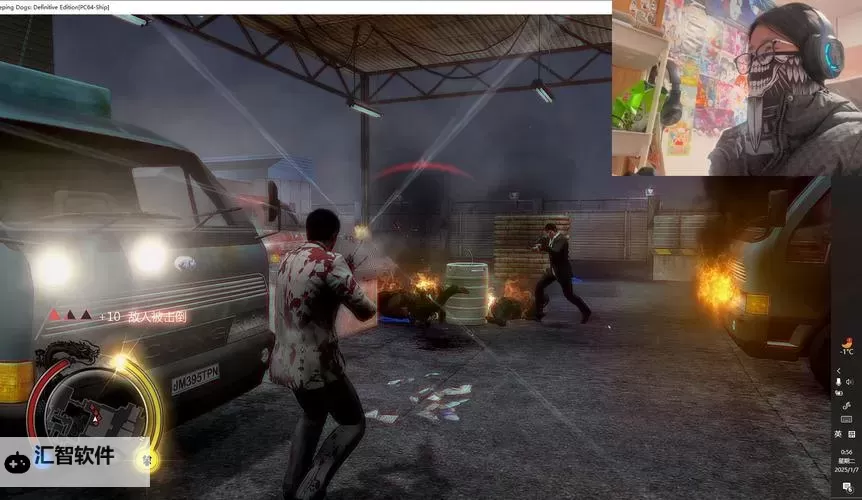The image size is (862, 500).
Task: Click the black dragon emblem above the minimap
Action: point(68,352)
